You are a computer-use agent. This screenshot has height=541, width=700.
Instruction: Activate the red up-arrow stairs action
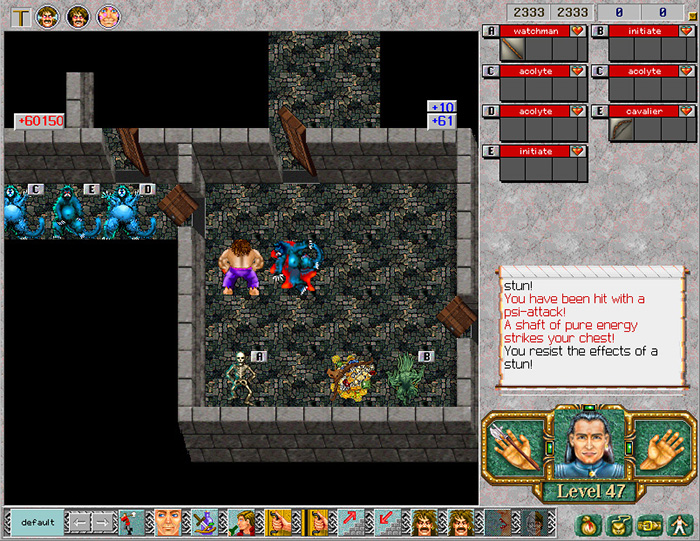click(x=352, y=522)
